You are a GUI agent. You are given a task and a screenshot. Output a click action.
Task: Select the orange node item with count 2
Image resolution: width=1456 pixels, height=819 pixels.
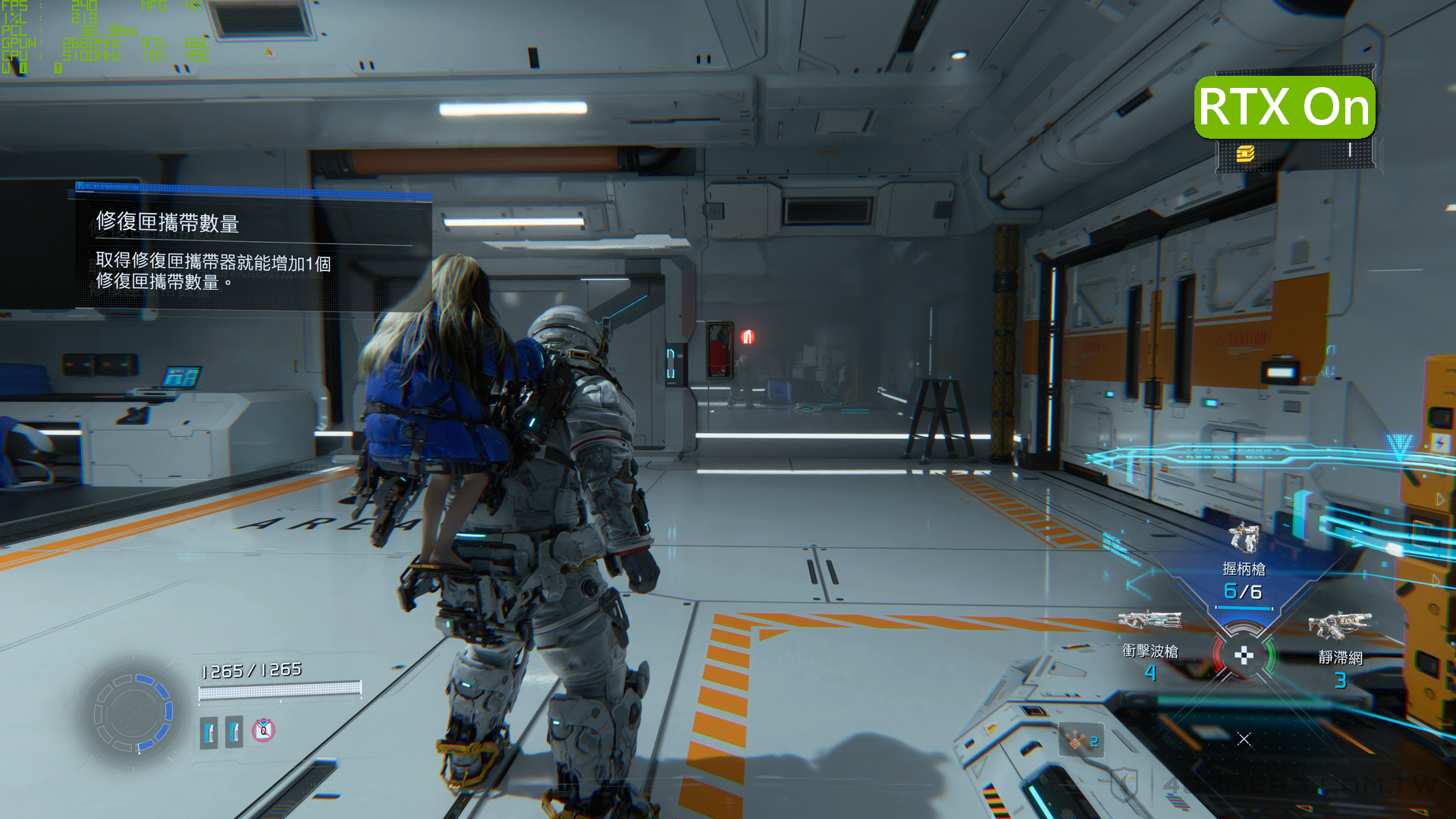[1081, 740]
